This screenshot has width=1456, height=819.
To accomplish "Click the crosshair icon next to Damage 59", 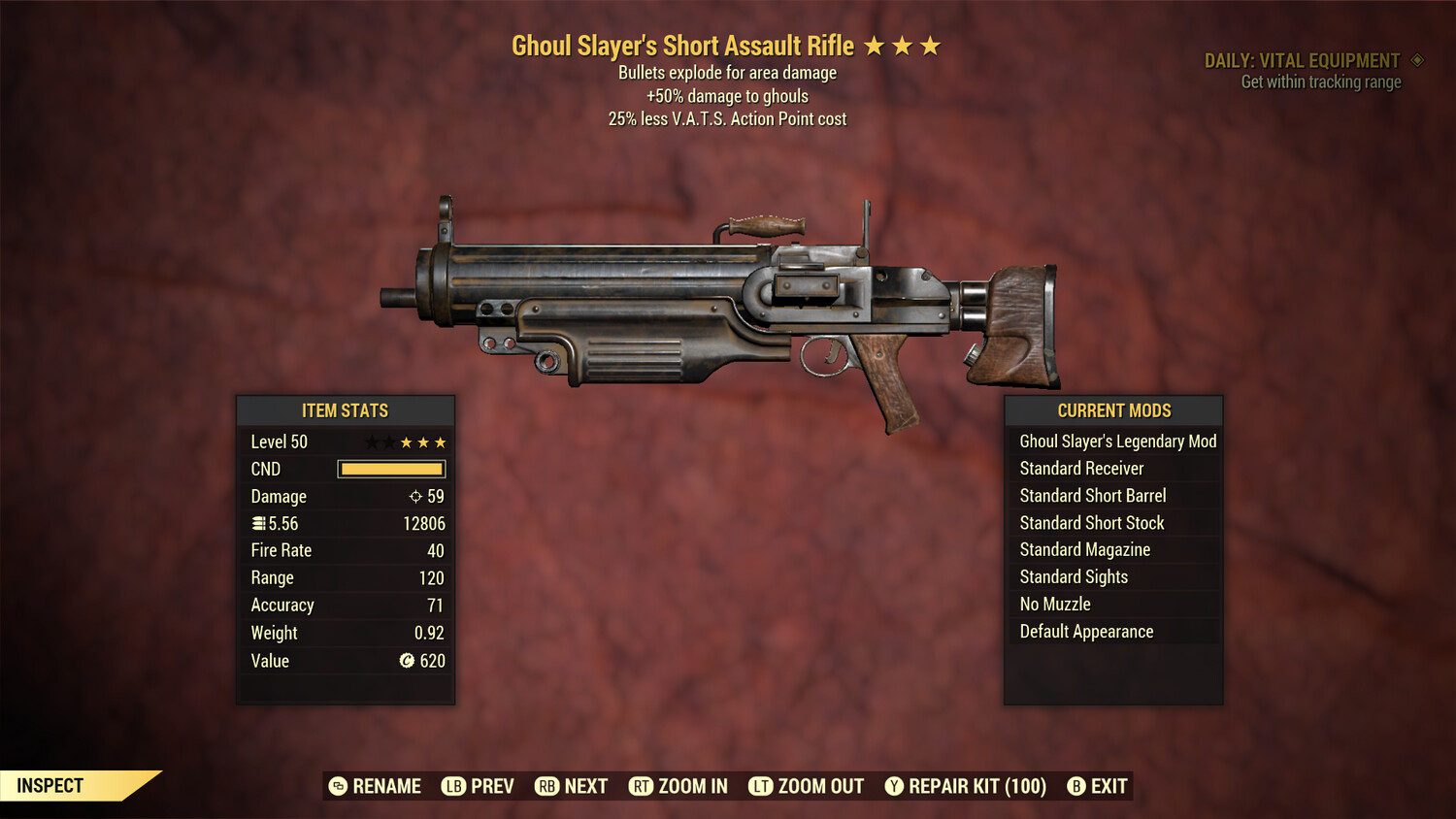I will tap(414, 496).
